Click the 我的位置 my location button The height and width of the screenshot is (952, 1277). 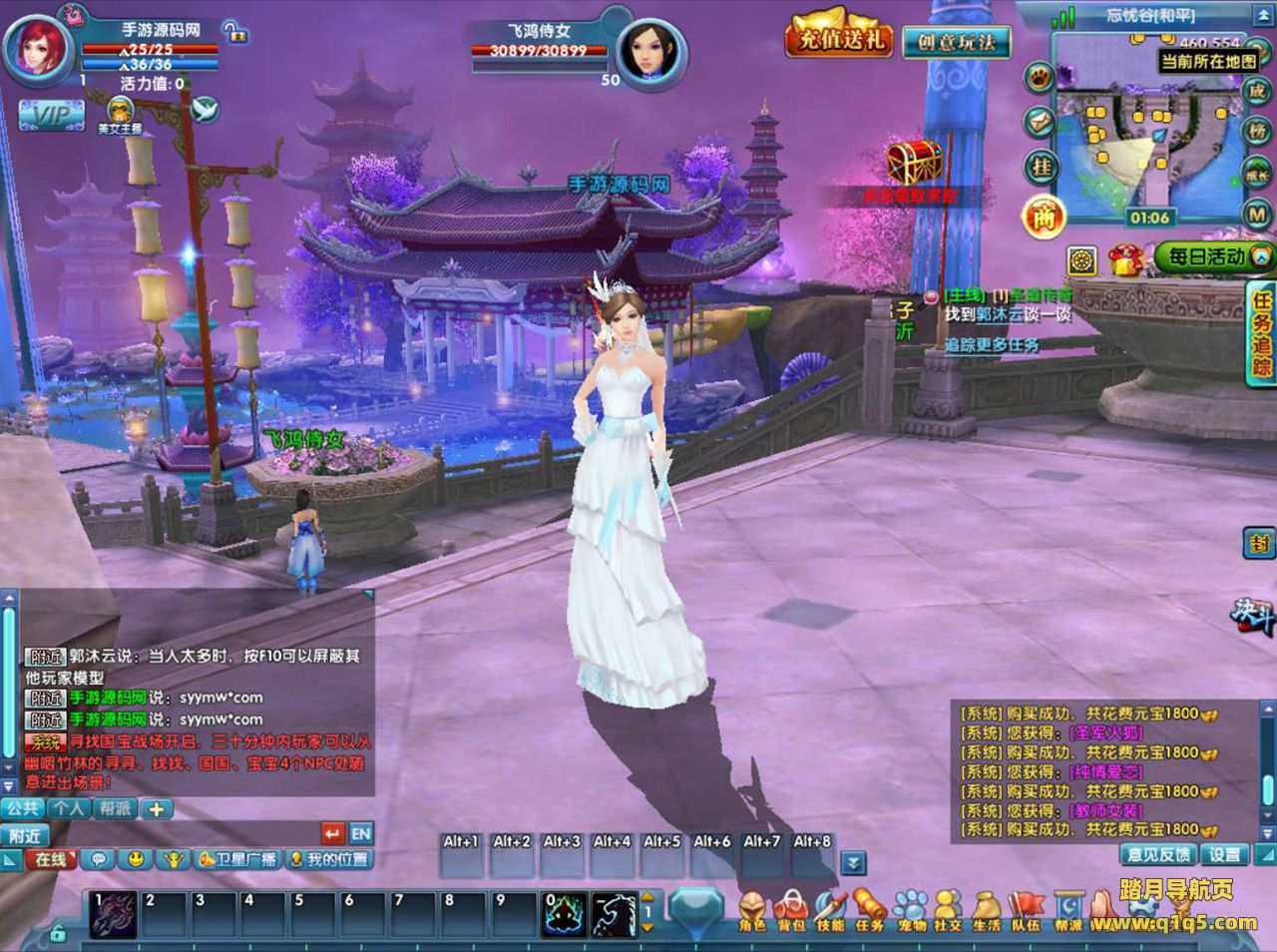(329, 859)
